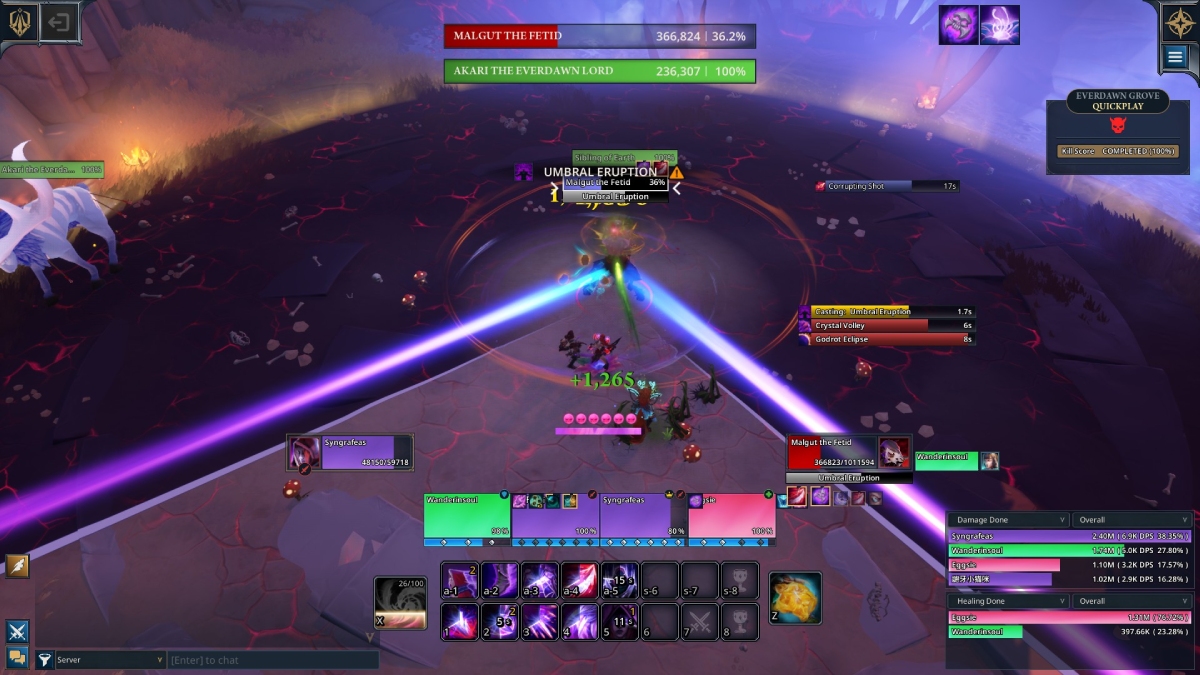The image size is (1200, 675).
Task: Open the Healing Done meter dropdown
Action: tap(1008, 601)
